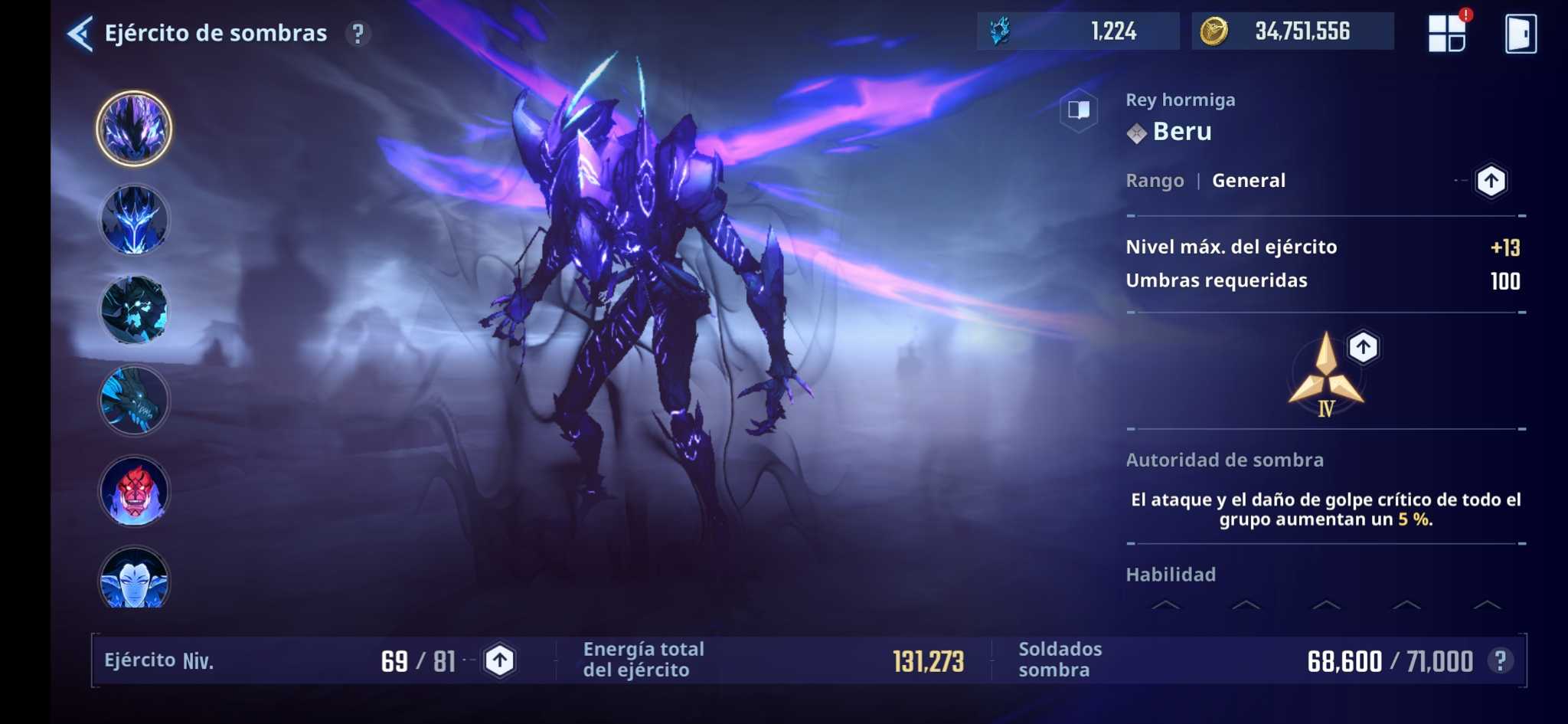Click the blue essence currency icon
1568x724 pixels.
(997, 31)
